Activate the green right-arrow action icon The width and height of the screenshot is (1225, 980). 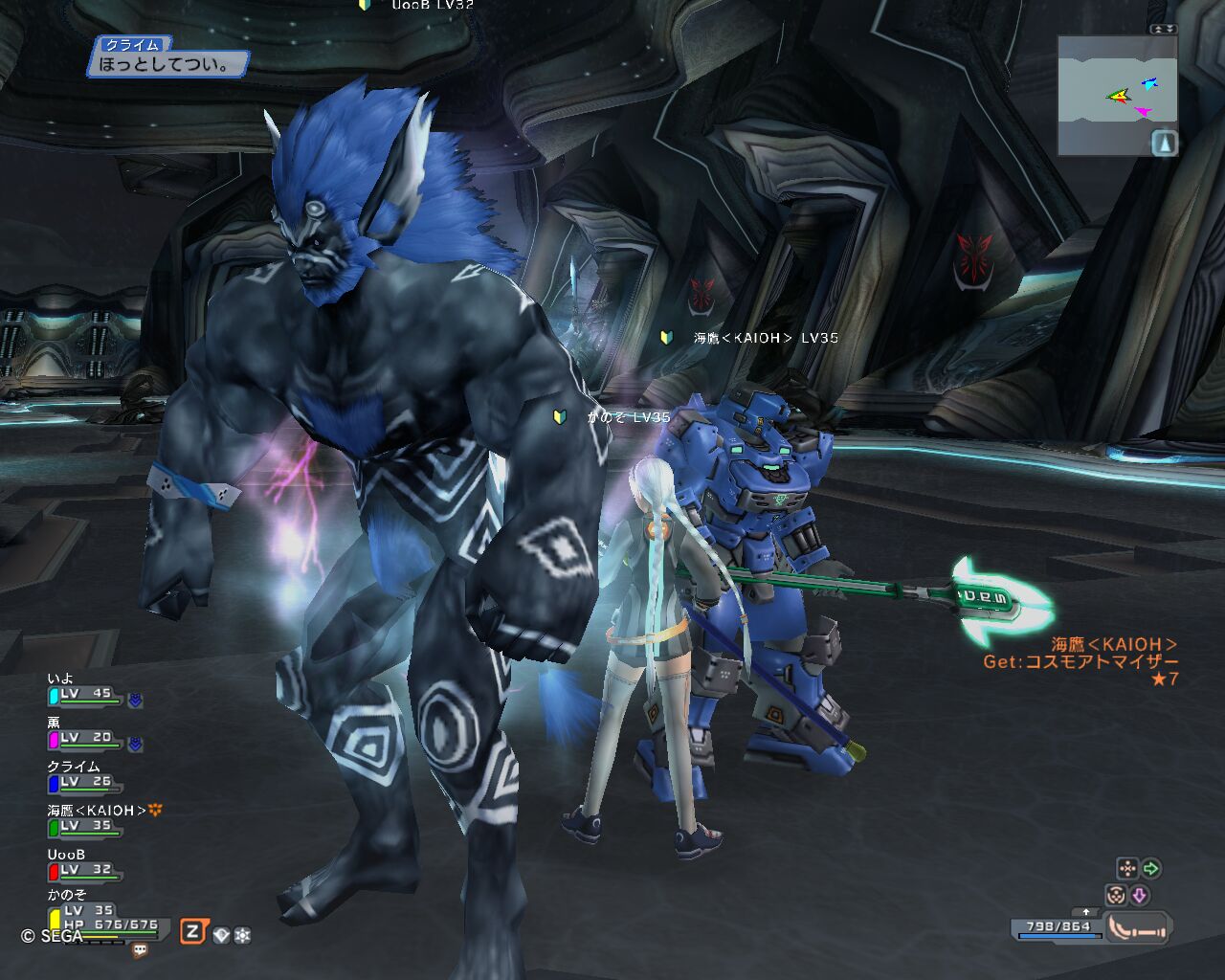[1151, 868]
